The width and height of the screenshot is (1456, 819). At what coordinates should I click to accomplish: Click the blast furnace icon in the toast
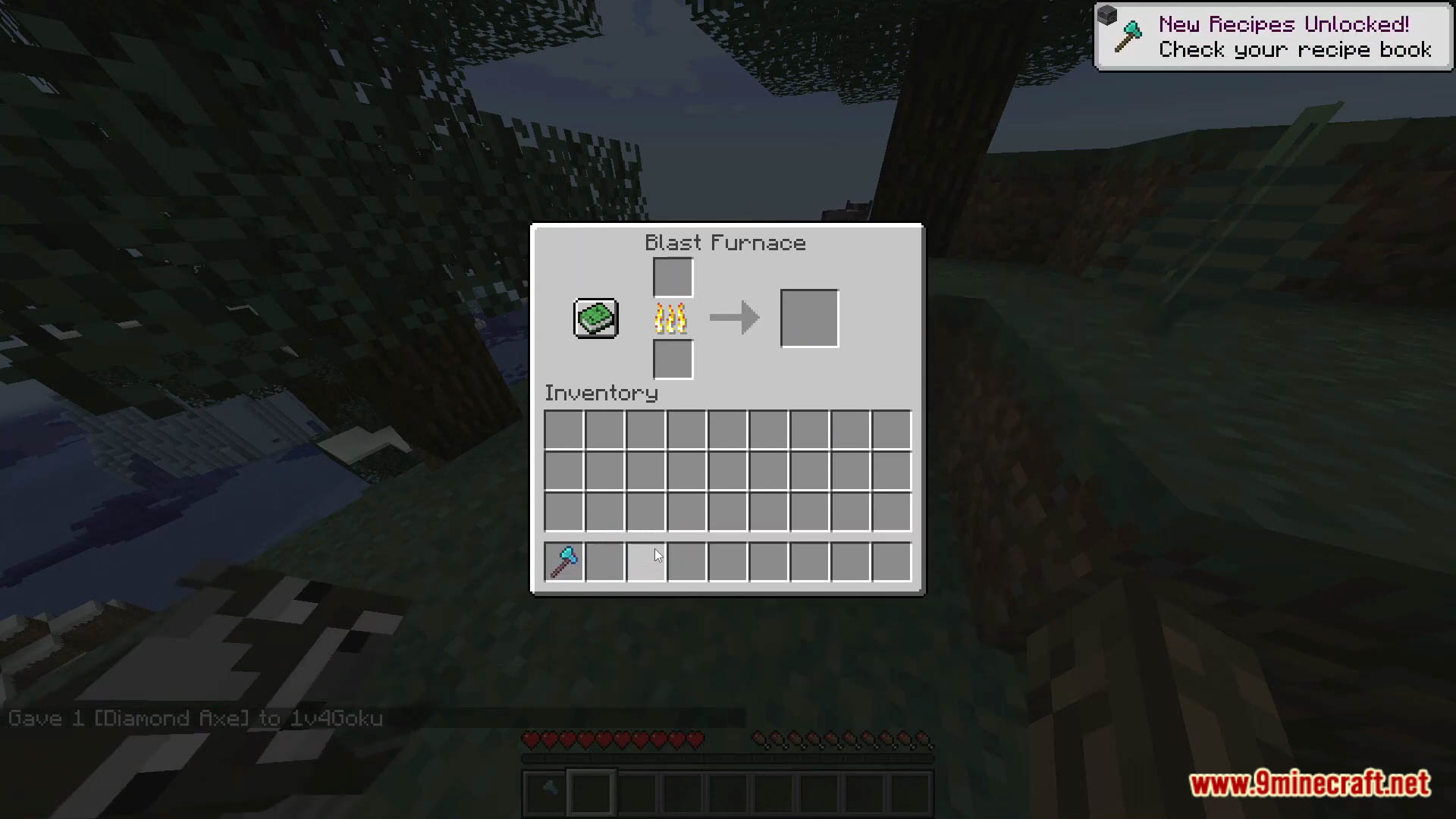(x=1109, y=15)
